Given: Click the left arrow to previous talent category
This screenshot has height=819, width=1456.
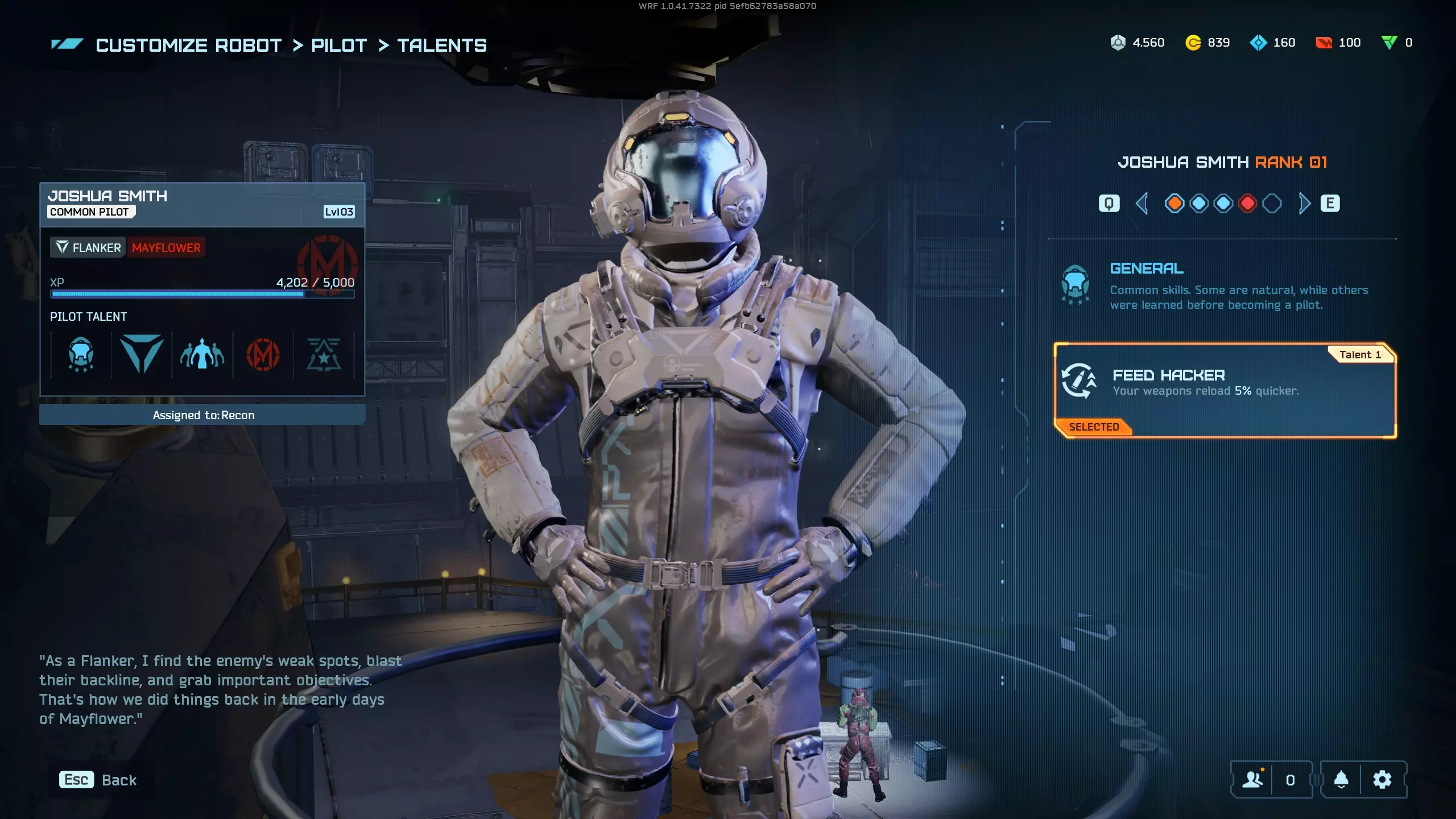Looking at the screenshot, I should point(1141,204).
